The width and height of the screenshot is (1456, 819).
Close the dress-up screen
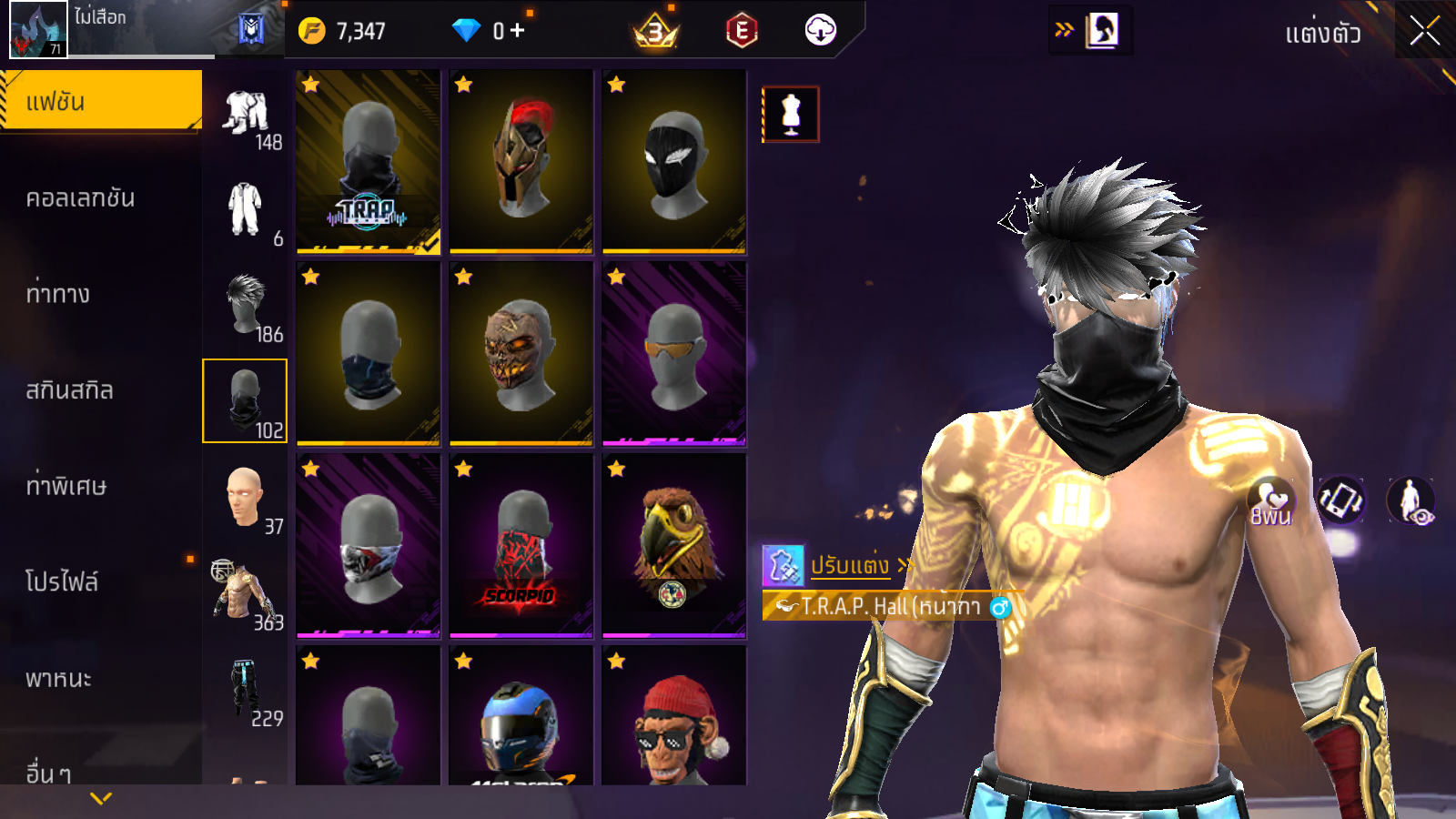[x=1424, y=32]
